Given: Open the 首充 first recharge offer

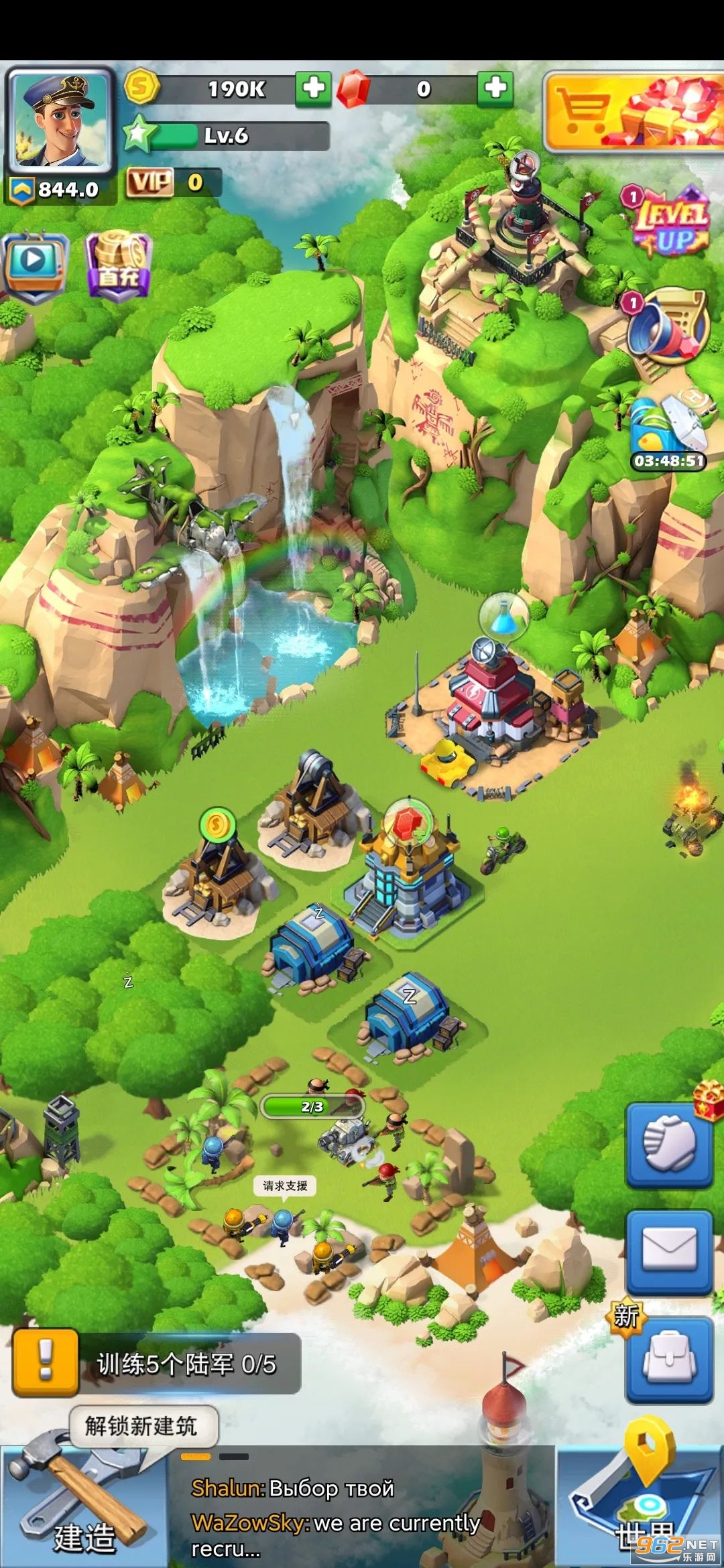Looking at the screenshot, I should click(x=119, y=266).
